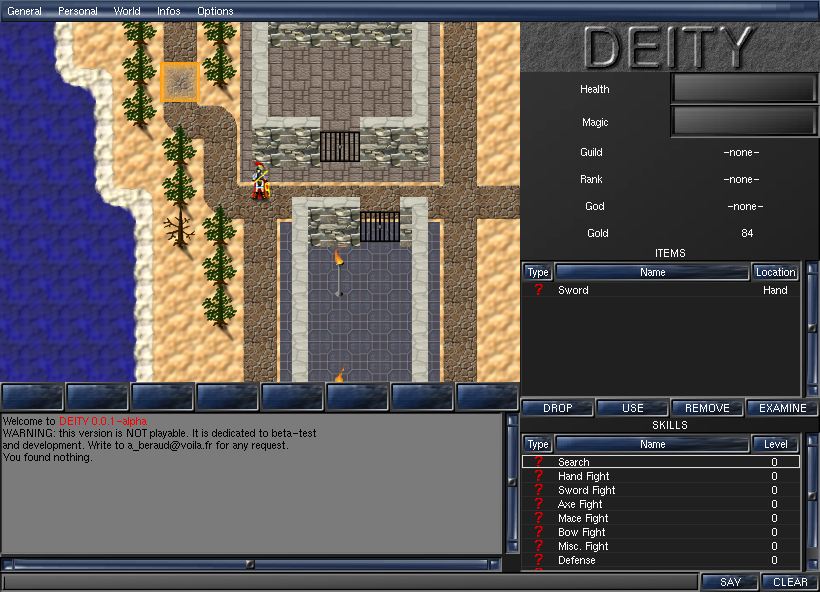
Task: Focus the chat text input field
Action: (350, 582)
